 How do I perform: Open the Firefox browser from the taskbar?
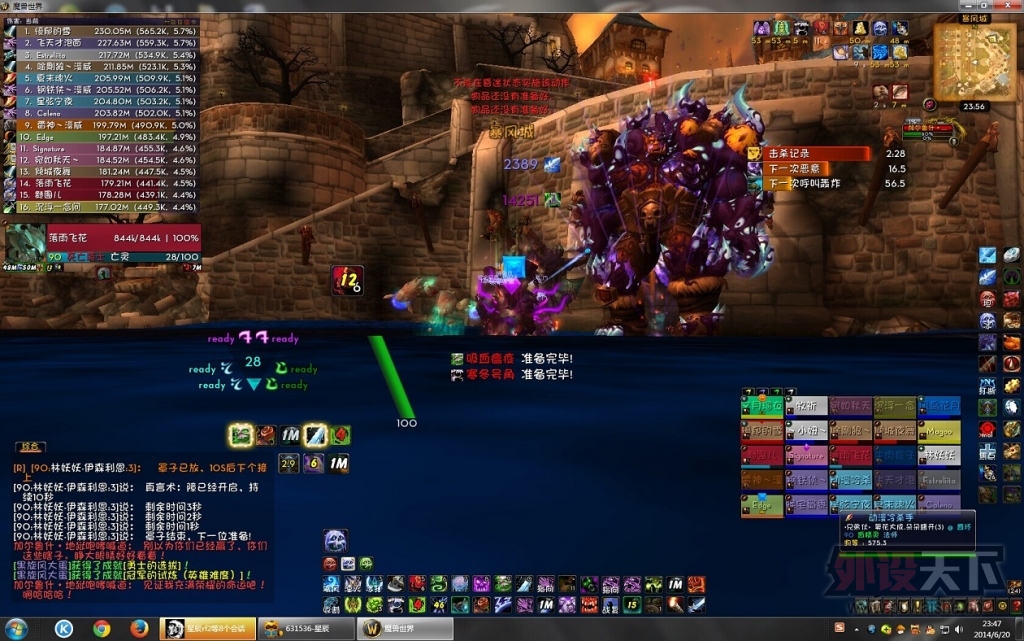(x=139, y=628)
